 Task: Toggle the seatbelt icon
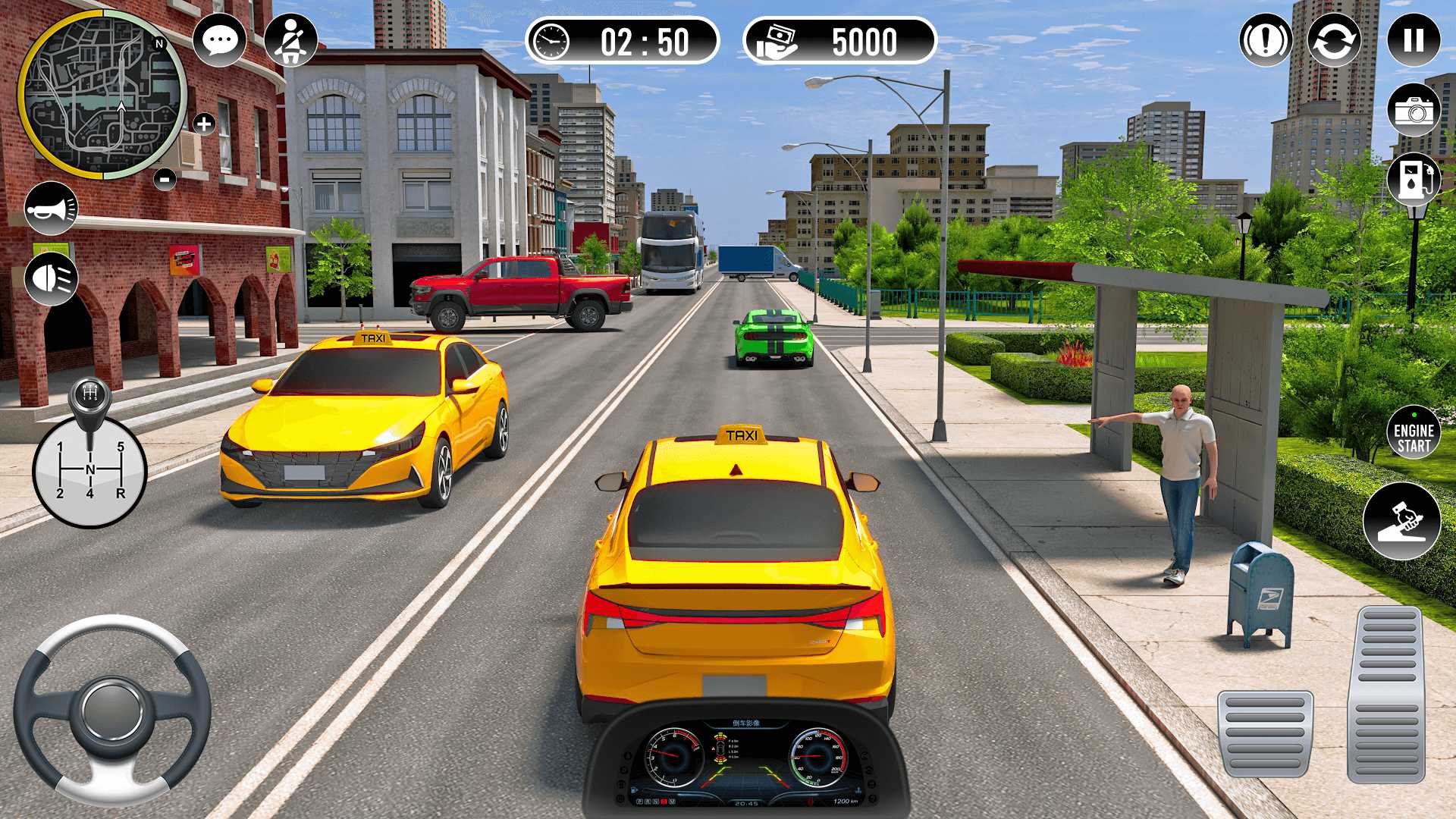[x=290, y=39]
